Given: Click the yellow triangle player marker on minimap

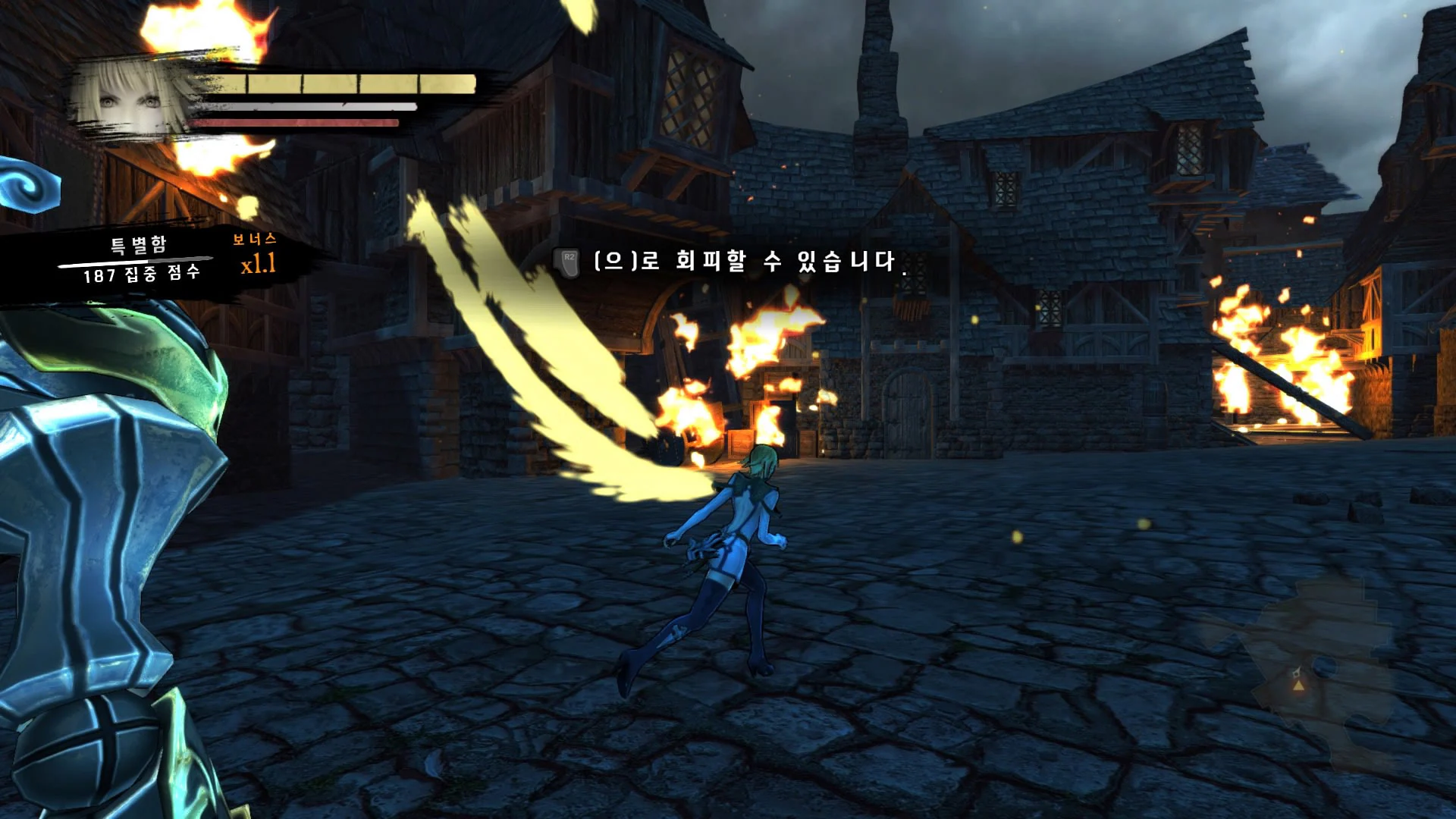Looking at the screenshot, I should (x=1298, y=686).
